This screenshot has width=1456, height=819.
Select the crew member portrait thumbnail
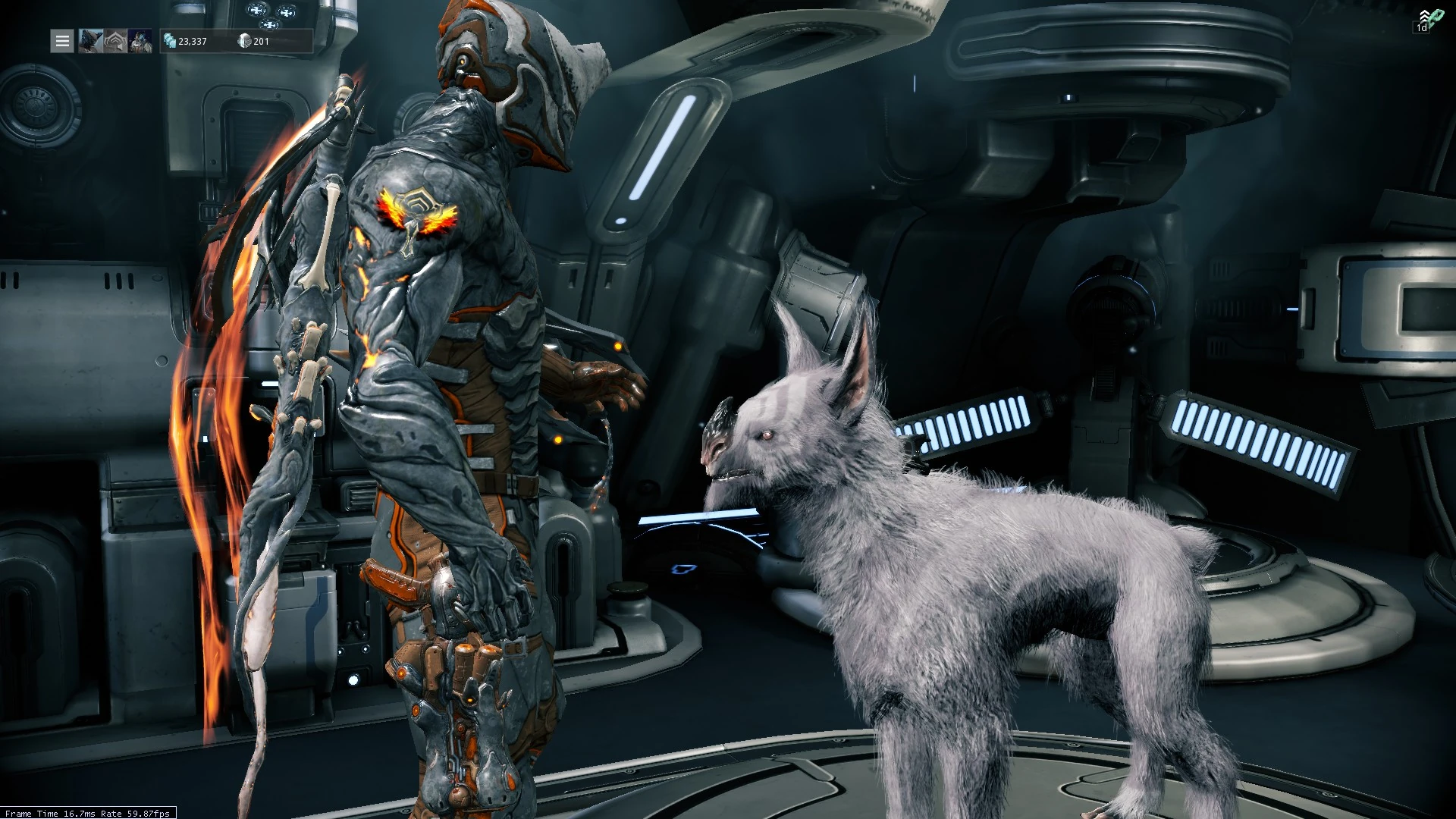pos(140,41)
